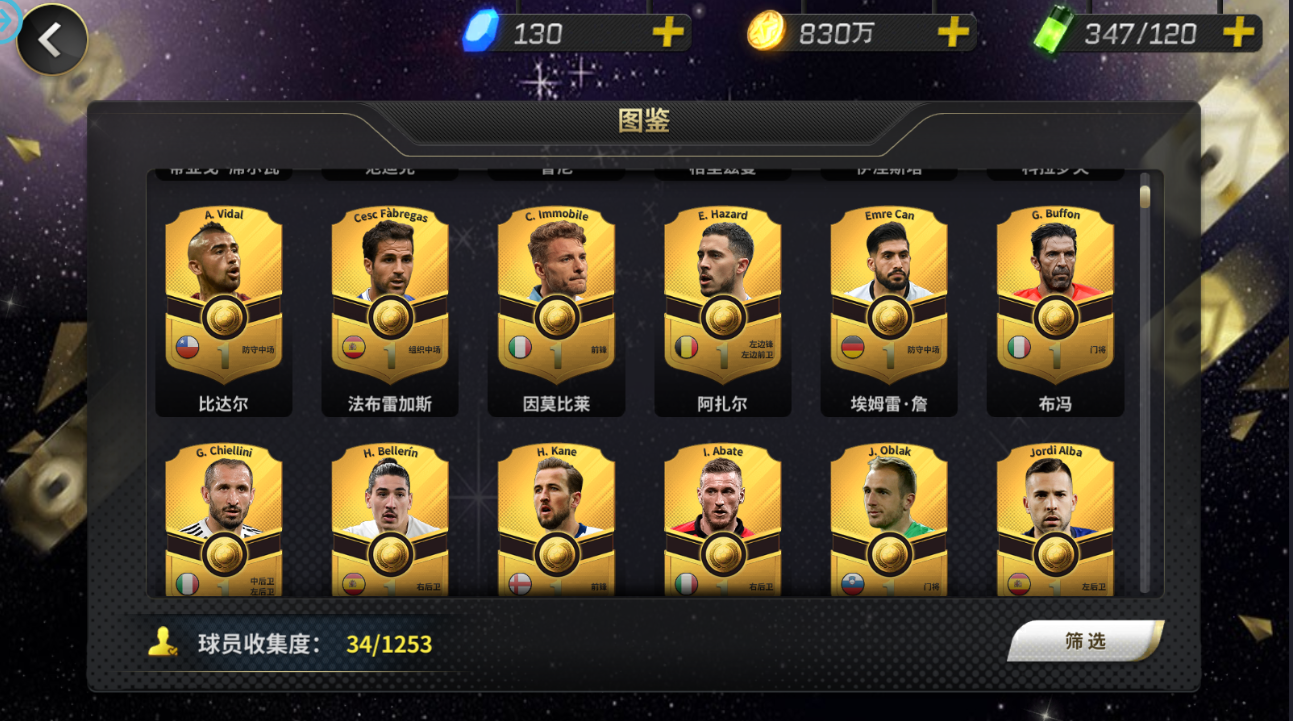View the H. Bellerín player card
Screen dimensions: 1293x721
tap(390, 520)
